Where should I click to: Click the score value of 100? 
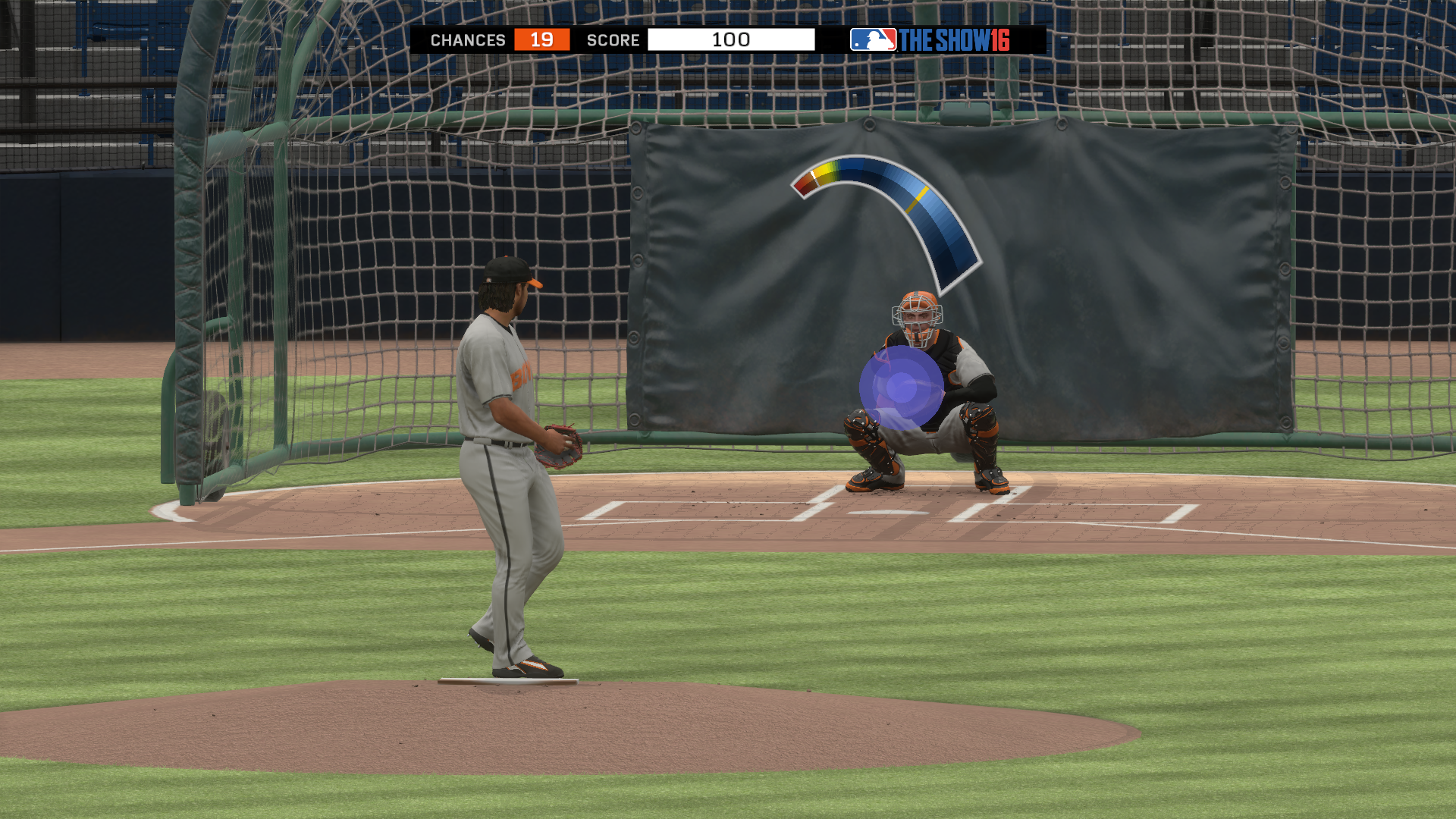click(x=732, y=40)
